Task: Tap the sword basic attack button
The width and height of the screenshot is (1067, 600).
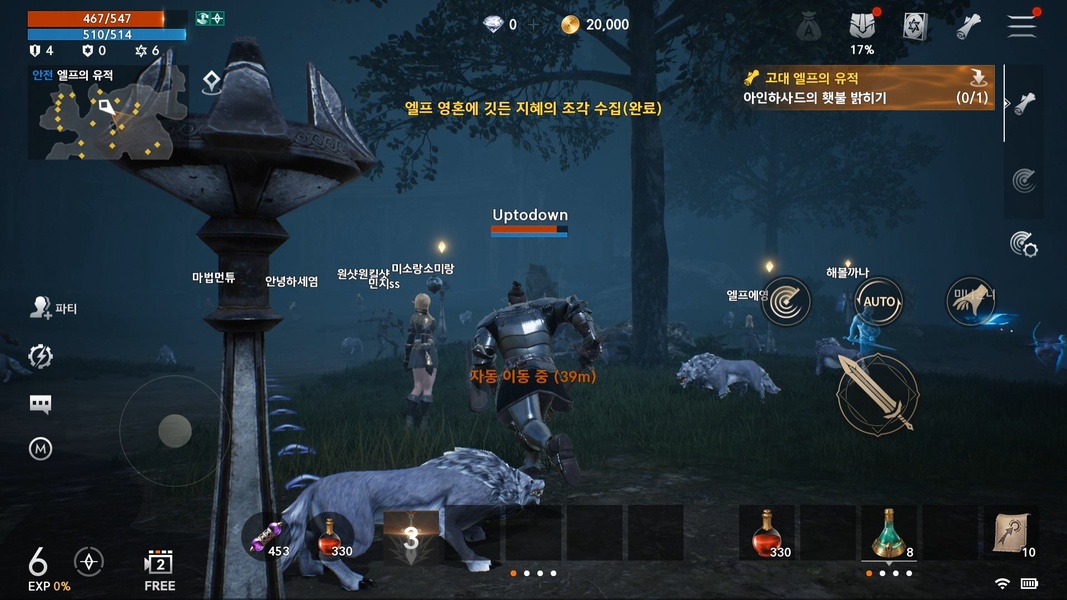Action: [877, 393]
